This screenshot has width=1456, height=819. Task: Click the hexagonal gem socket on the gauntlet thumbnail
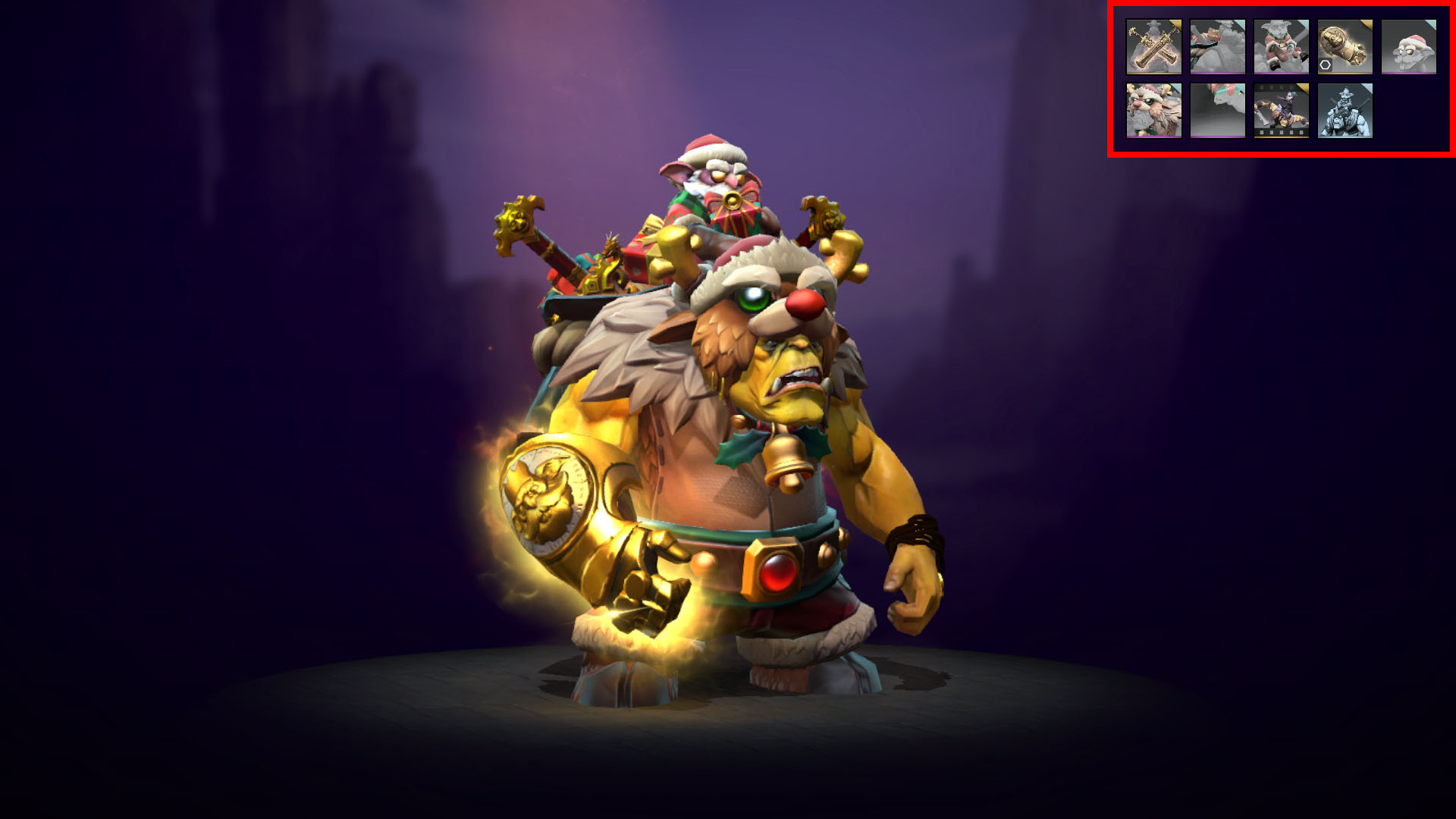(x=1326, y=64)
